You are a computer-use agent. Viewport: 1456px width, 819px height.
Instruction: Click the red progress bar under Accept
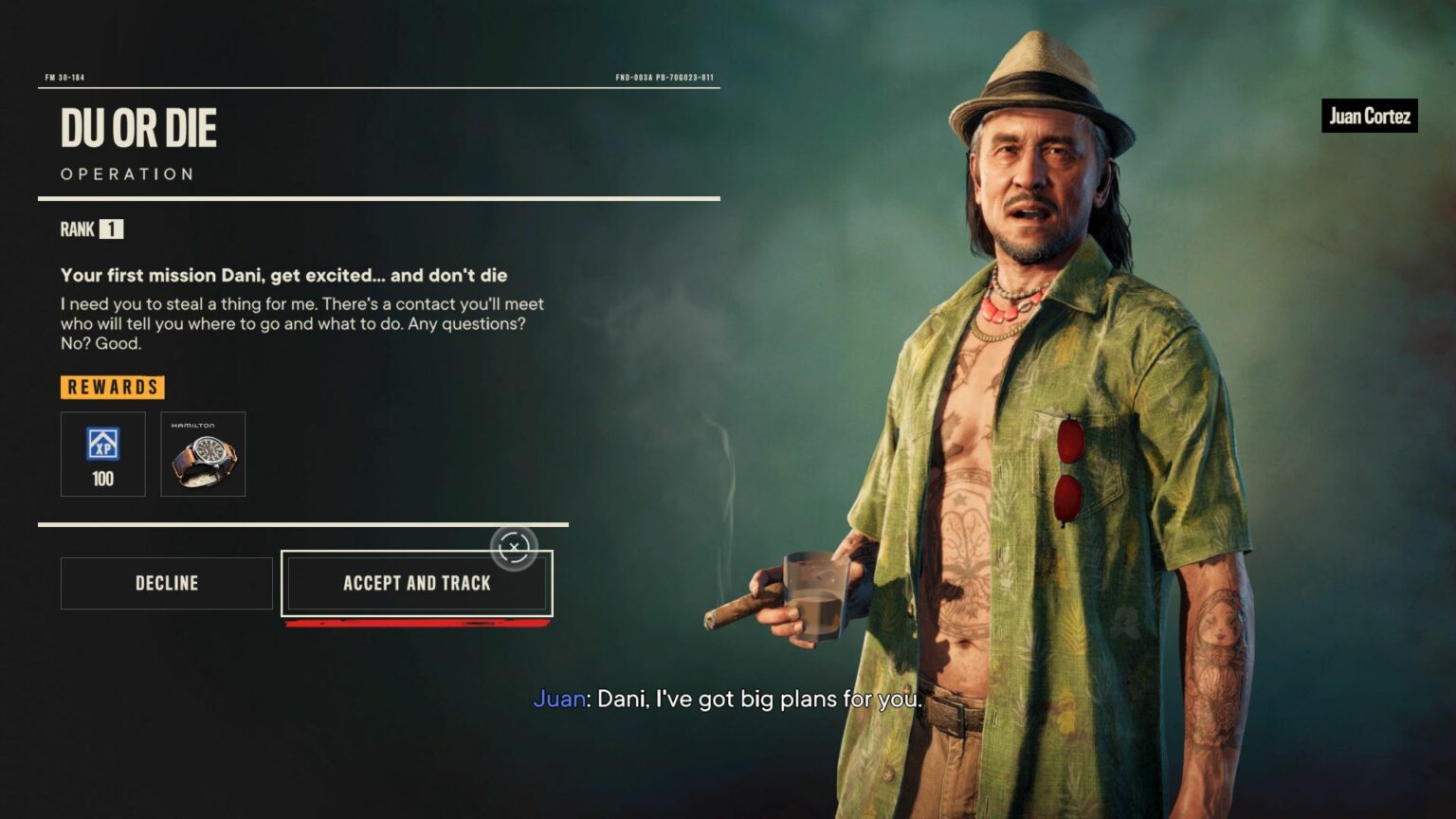[417, 624]
